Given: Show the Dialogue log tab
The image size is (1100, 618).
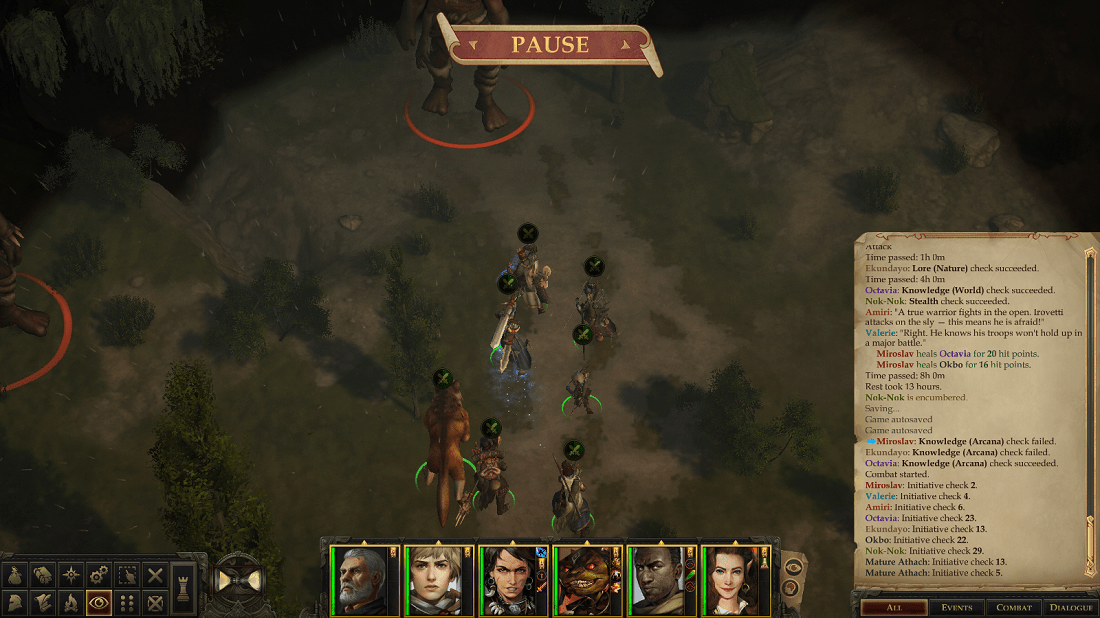Looking at the screenshot, I should point(1071,607).
